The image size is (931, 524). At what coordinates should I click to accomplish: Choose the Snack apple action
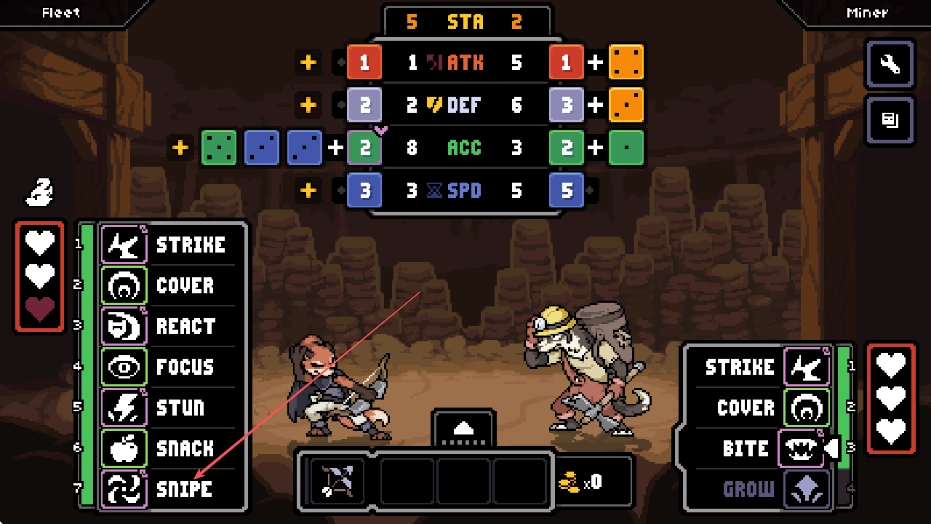point(167,448)
